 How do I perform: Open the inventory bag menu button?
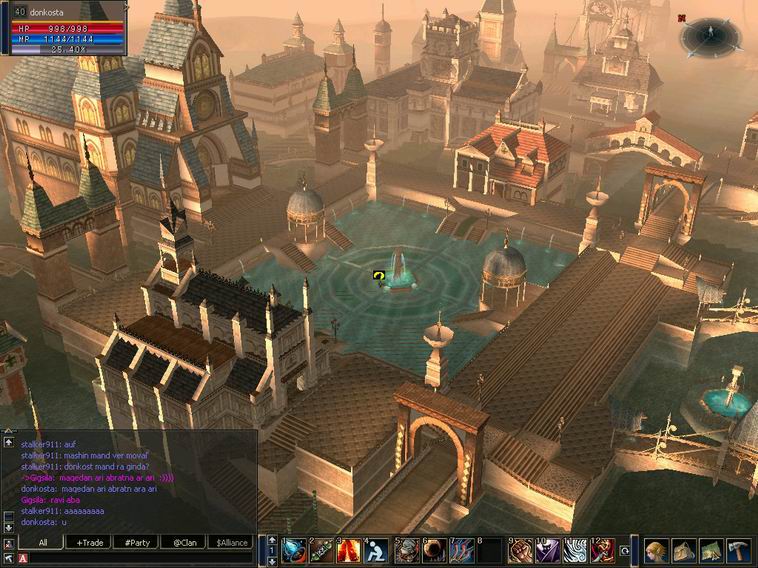click(683, 550)
